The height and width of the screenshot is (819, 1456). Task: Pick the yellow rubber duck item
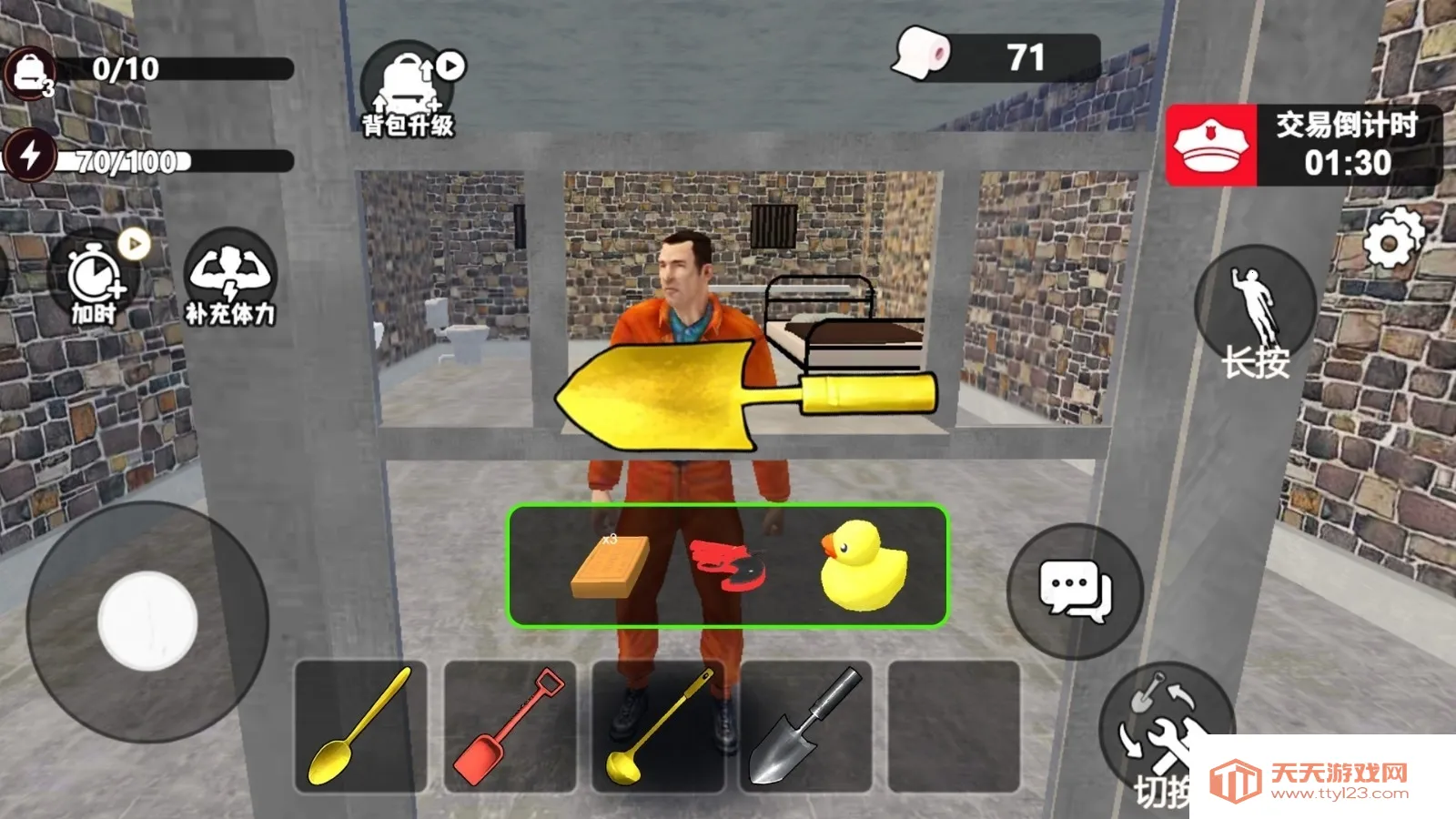tap(863, 565)
